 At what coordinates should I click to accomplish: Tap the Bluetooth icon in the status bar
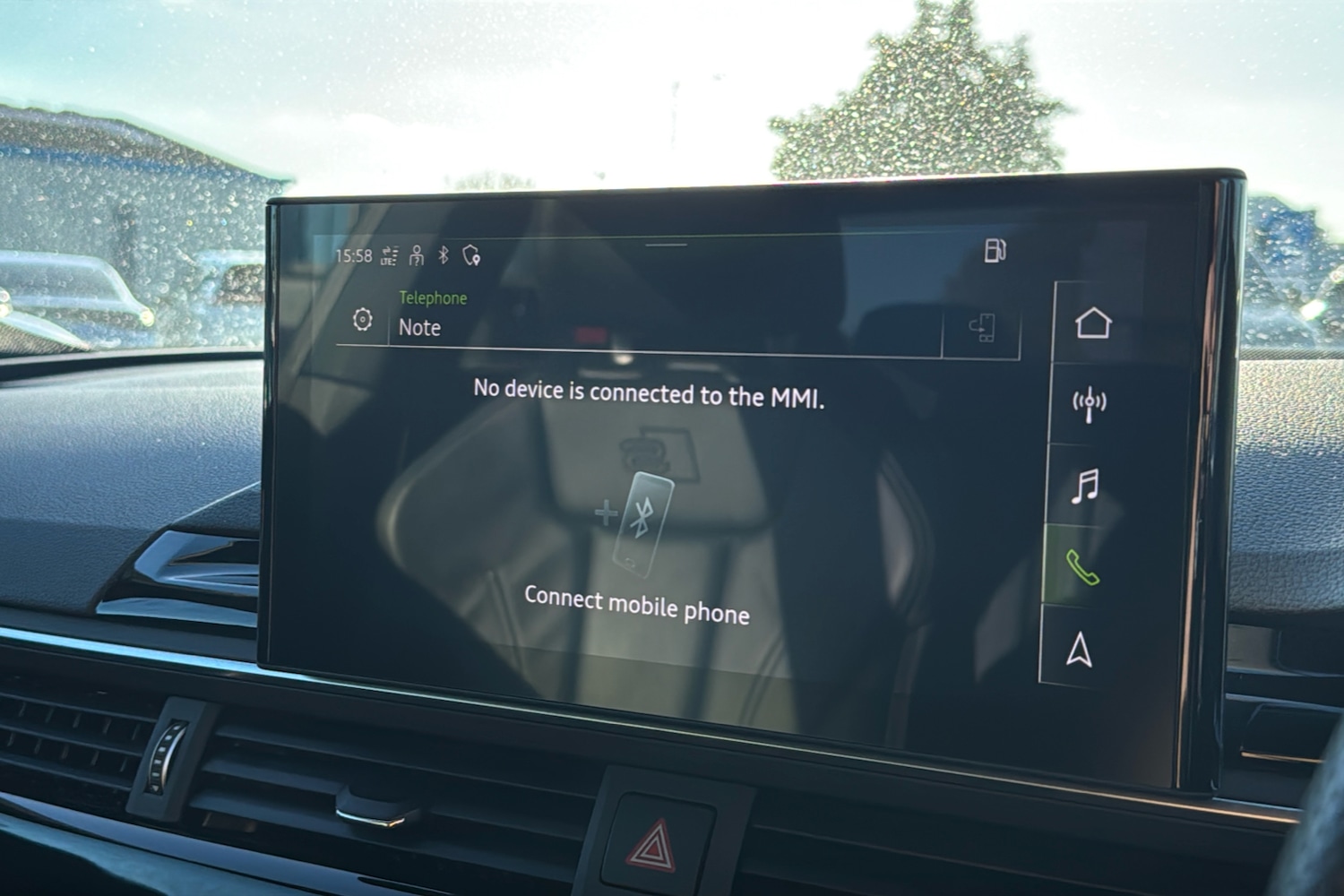(442, 255)
